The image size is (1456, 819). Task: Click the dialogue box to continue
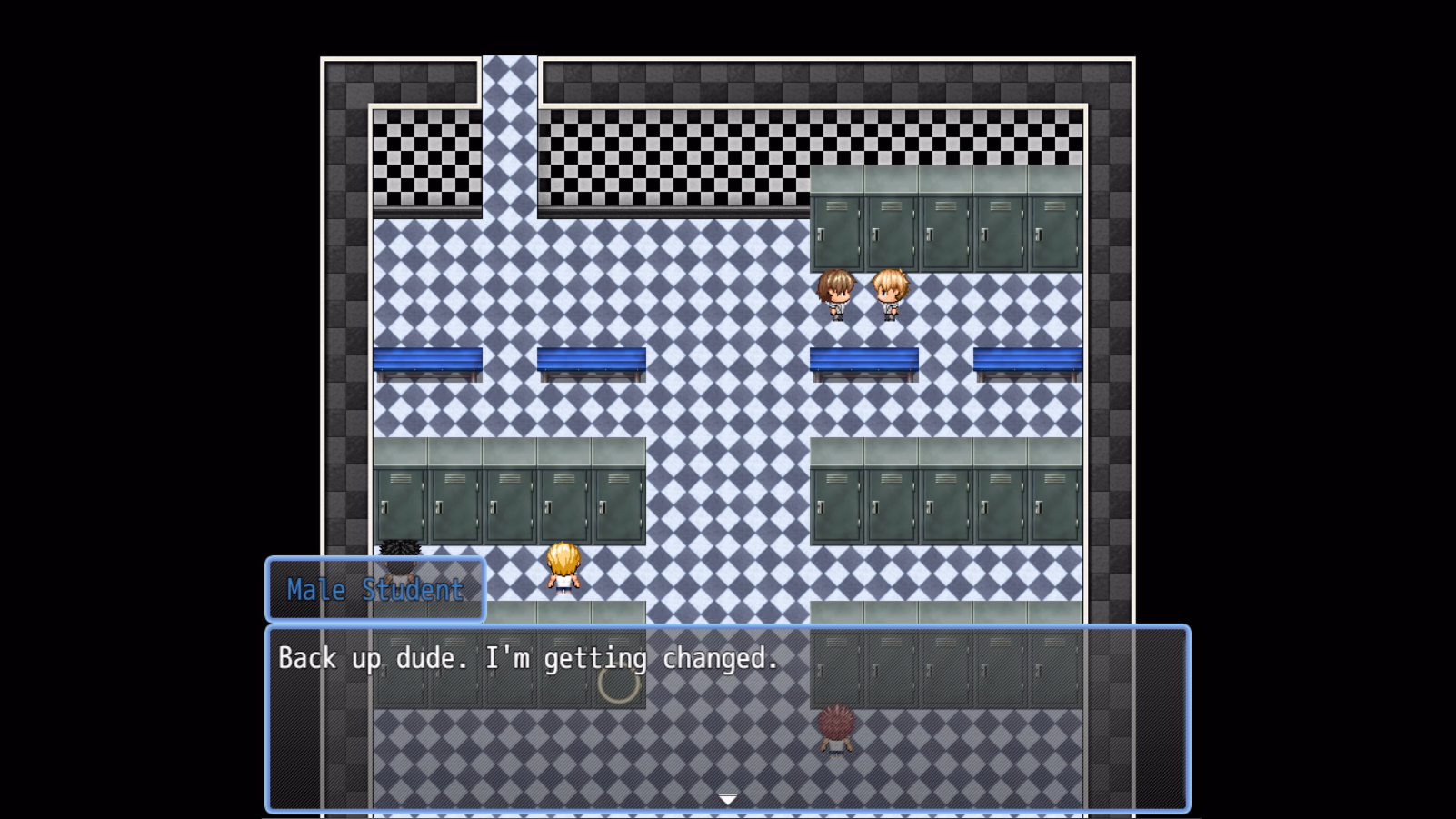pyautogui.click(x=727, y=718)
